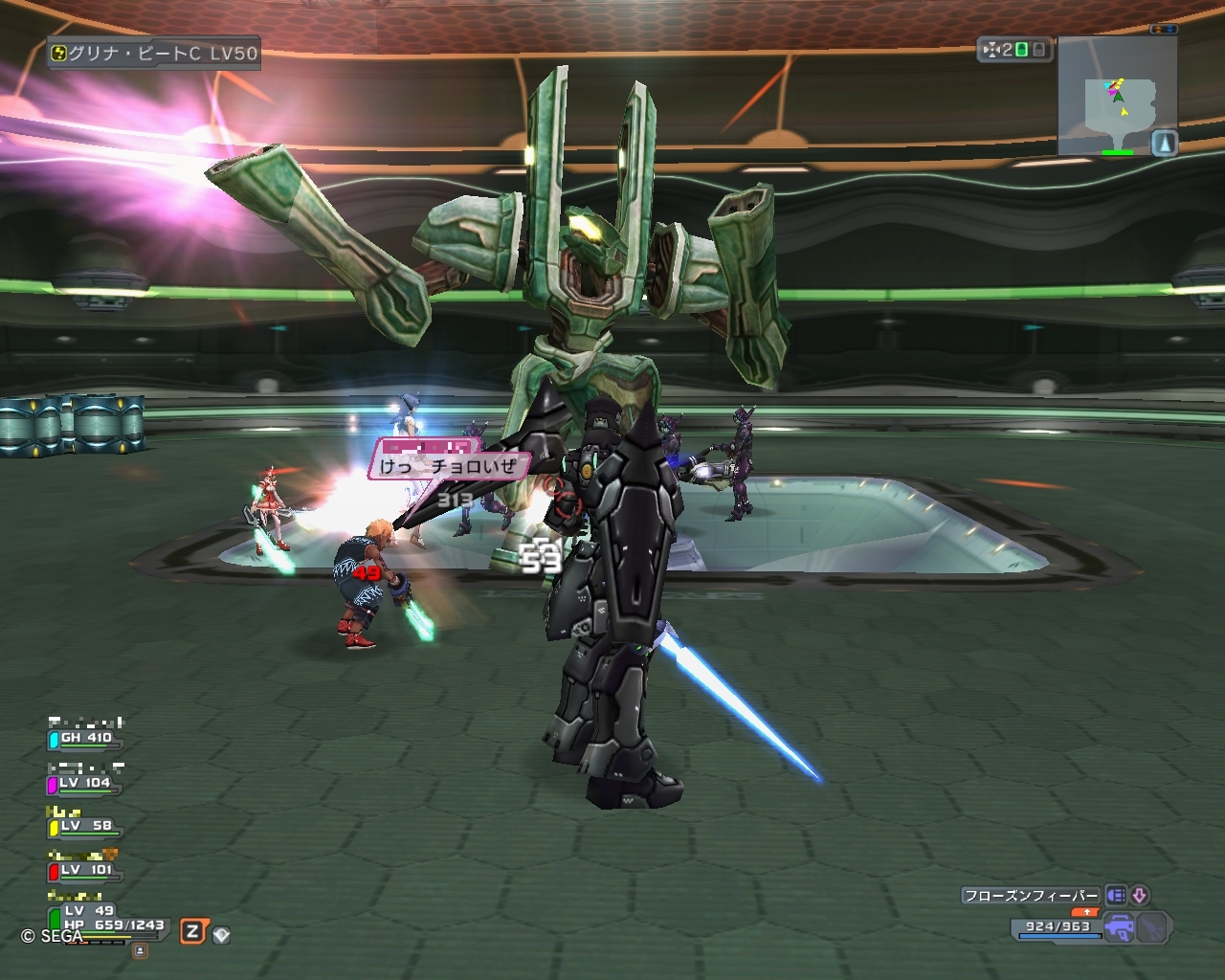1225x980 pixels.
Task: Click the orange Z status icon
Action: point(193,931)
